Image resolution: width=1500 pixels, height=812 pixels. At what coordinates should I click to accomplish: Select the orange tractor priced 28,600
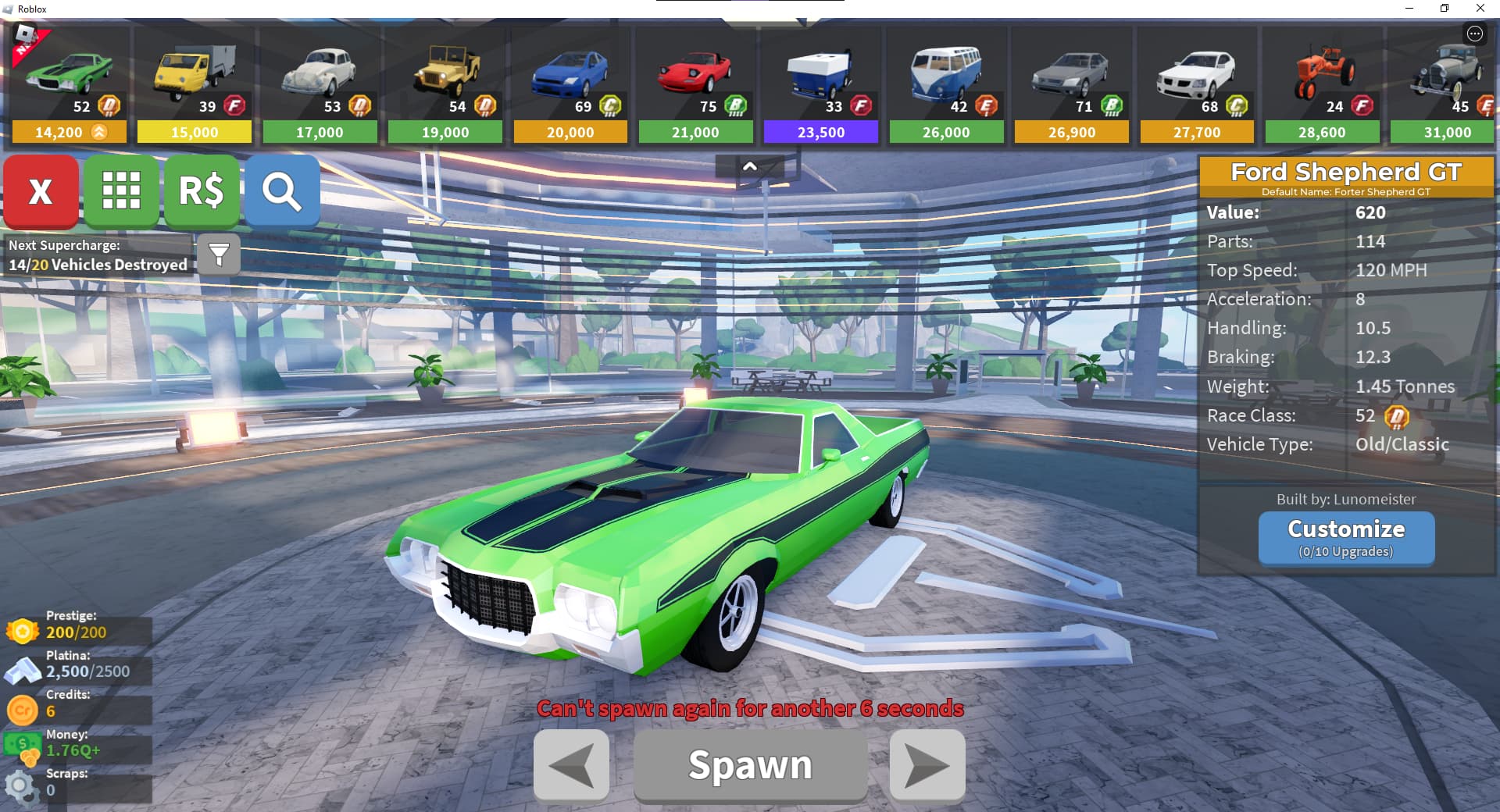pos(1322,86)
